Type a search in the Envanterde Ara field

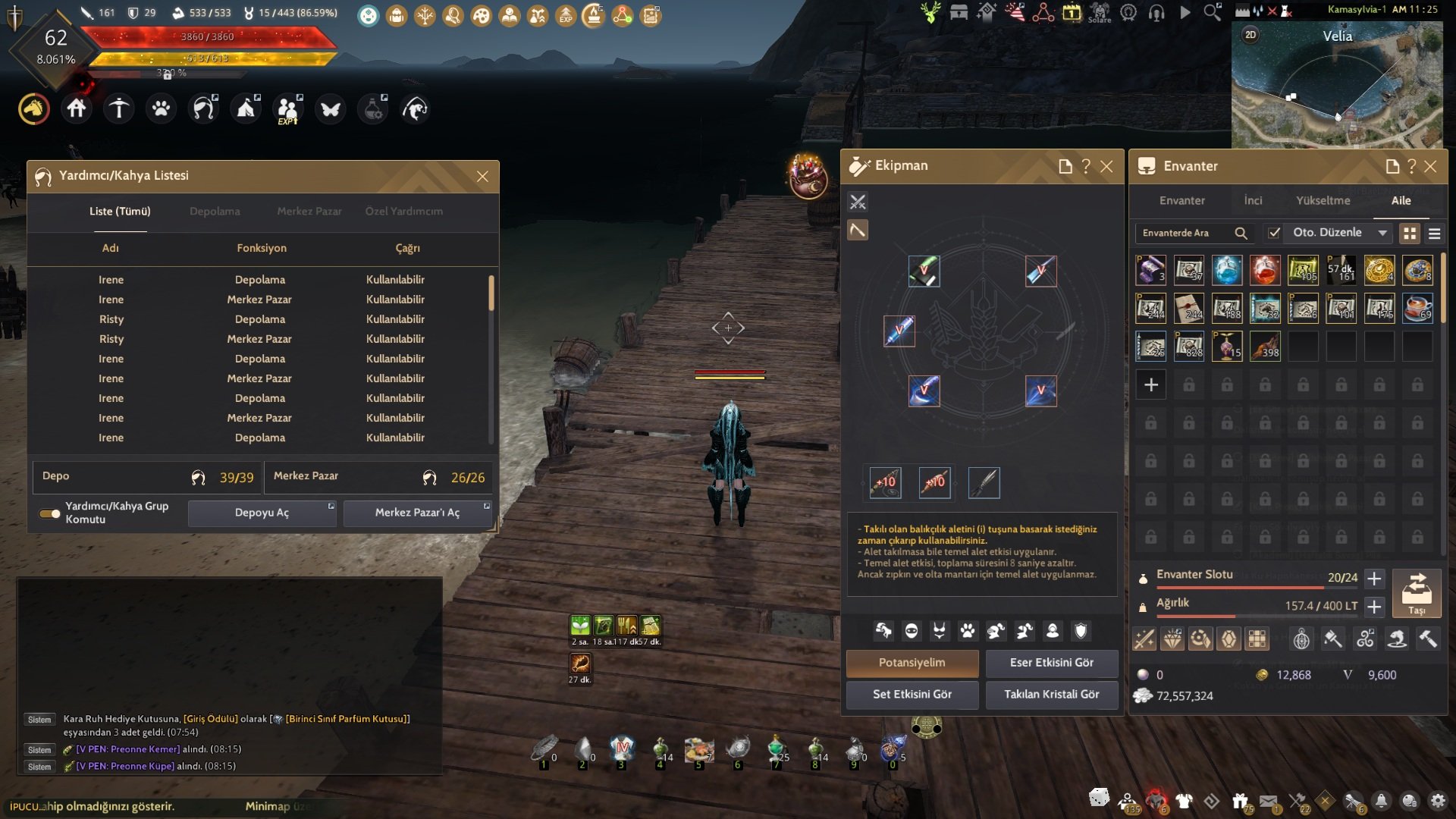1183,233
